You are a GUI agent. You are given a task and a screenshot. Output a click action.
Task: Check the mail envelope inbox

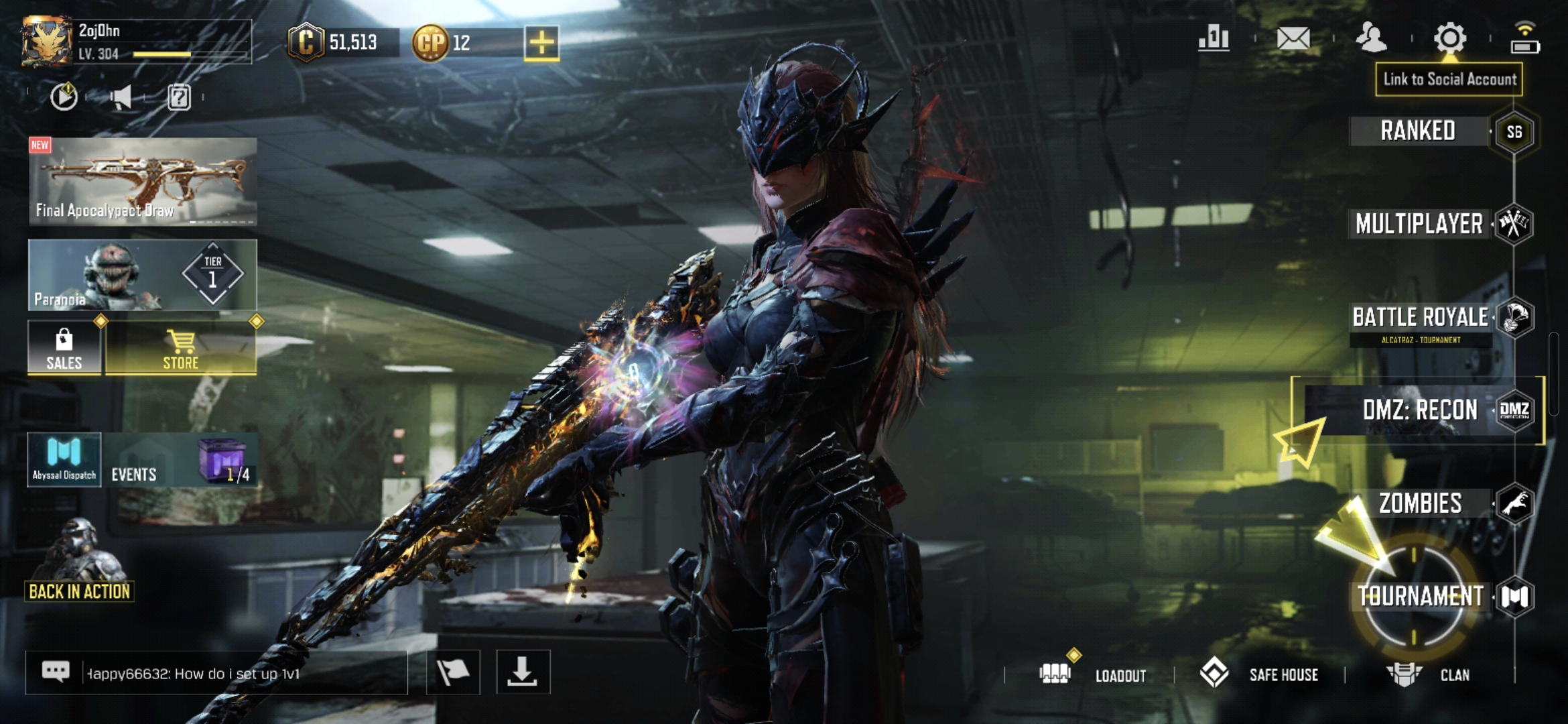click(x=1293, y=38)
